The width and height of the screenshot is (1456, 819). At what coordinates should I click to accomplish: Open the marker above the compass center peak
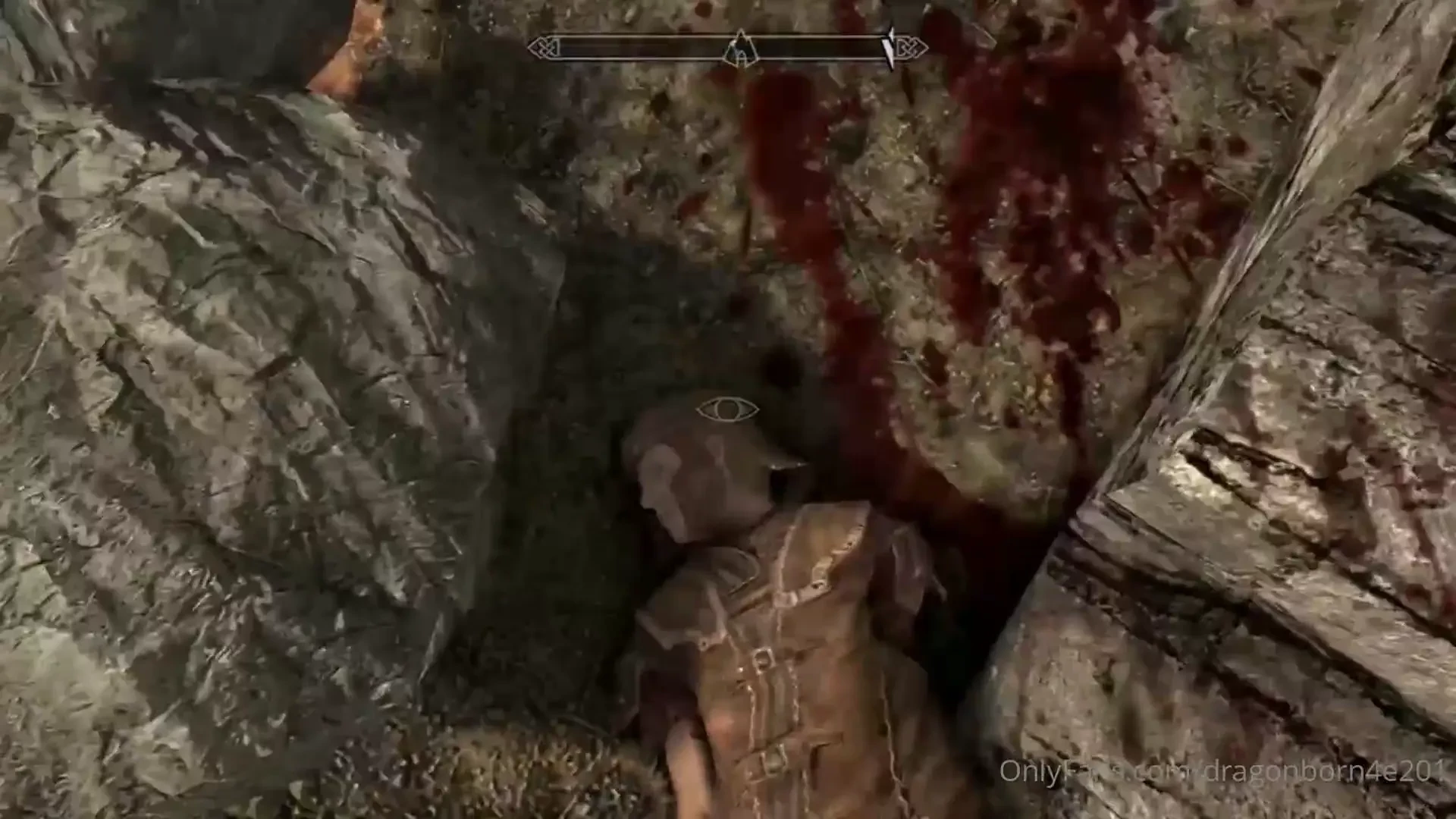739,36
